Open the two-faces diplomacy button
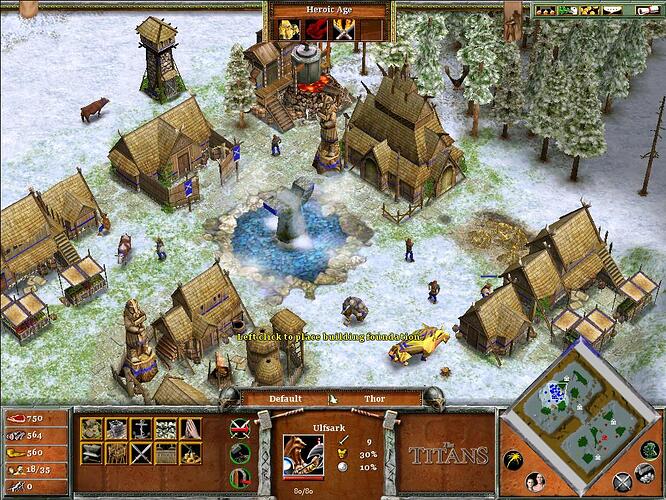Viewport: 666px width, 500px height. 534,480
